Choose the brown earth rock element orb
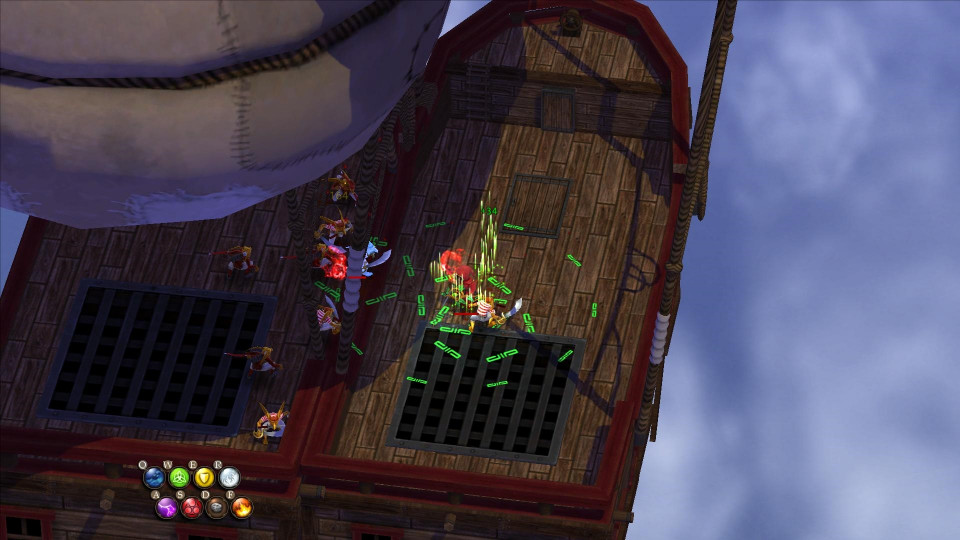 (216, 507)
